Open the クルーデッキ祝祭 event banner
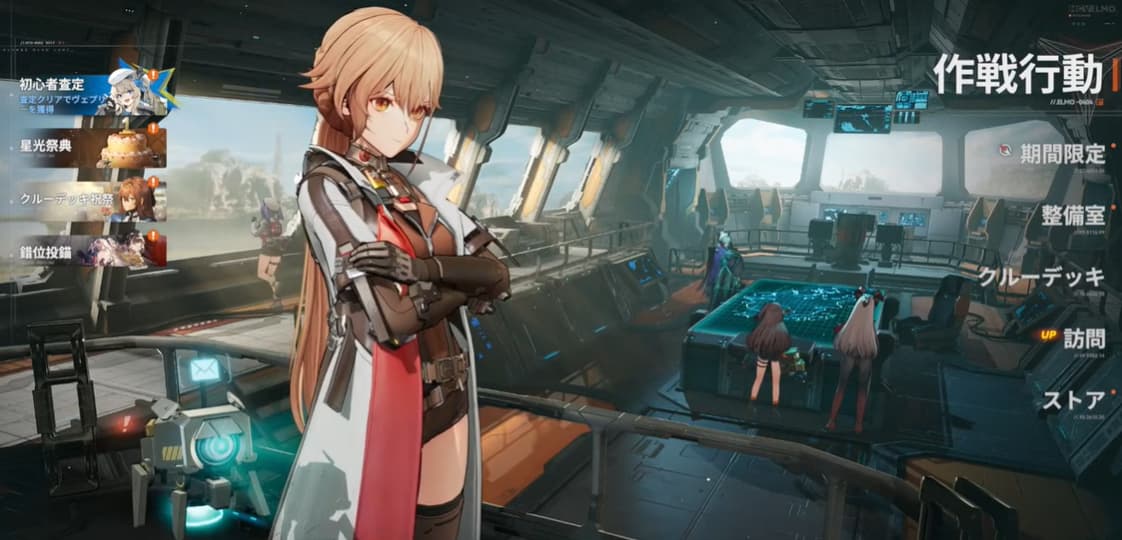 (90, 199)
